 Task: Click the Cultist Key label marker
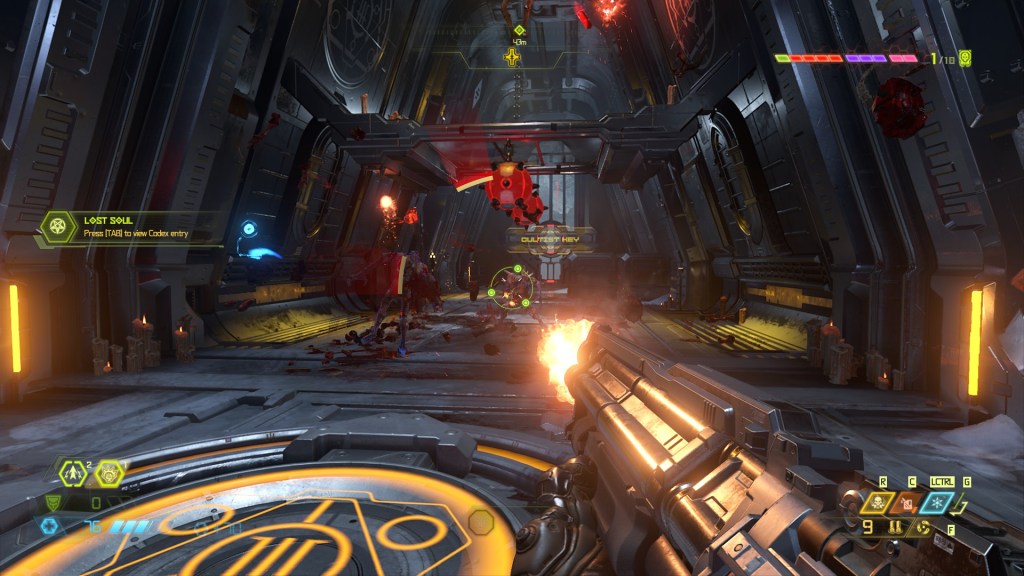click(x=550, y=239)
